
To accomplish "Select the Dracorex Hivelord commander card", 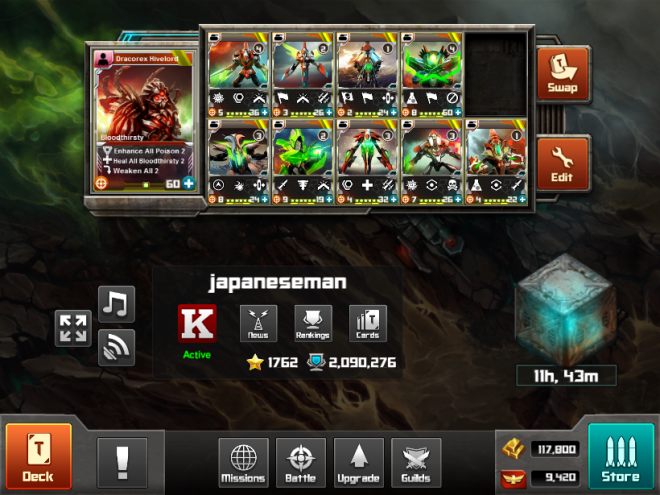I will coord(144,120).
